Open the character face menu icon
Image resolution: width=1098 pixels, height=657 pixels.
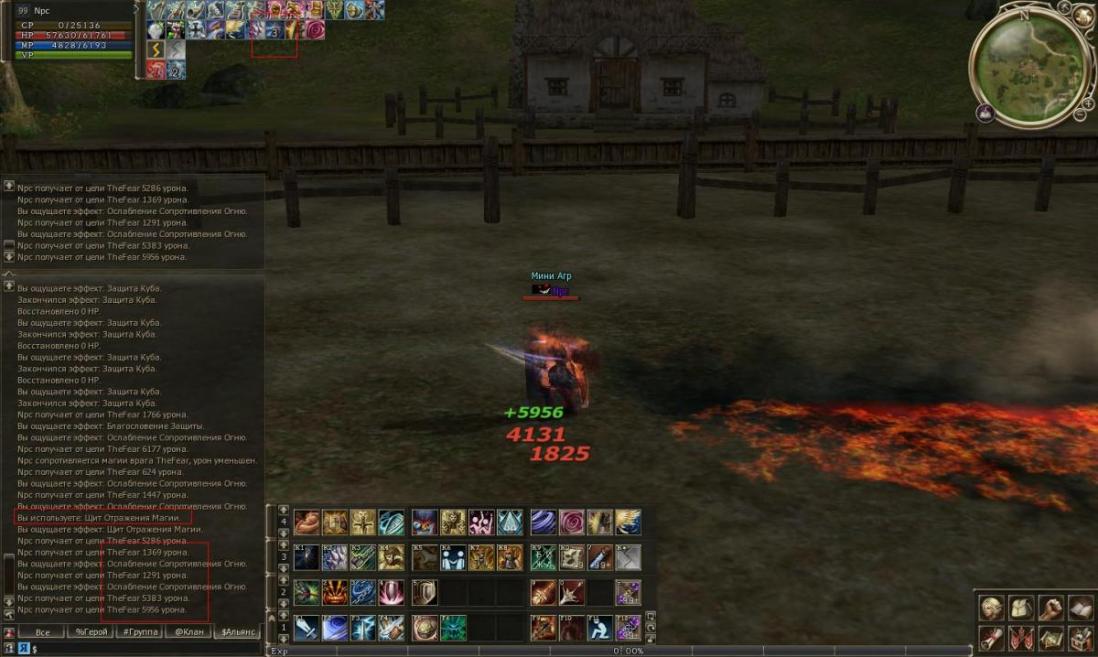click(990, 608)
